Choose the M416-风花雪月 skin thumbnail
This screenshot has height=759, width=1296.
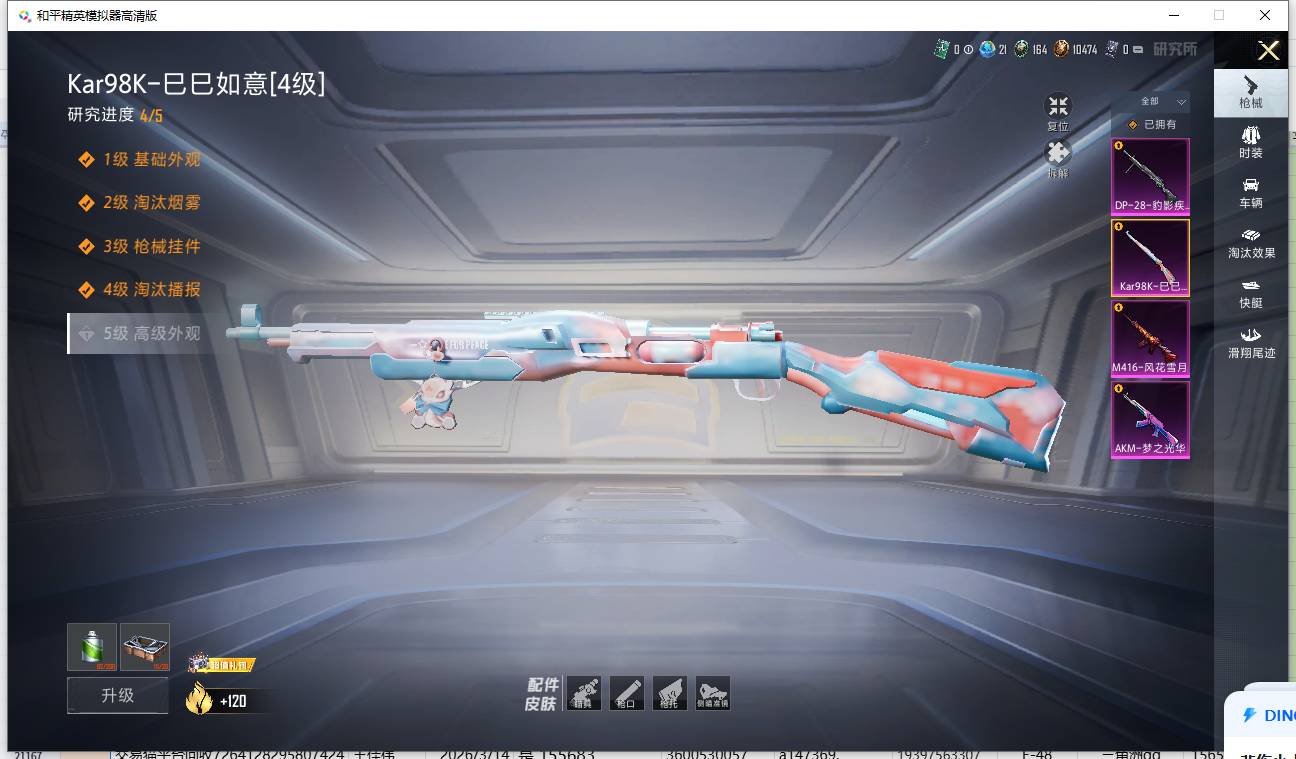(1150, 339)
